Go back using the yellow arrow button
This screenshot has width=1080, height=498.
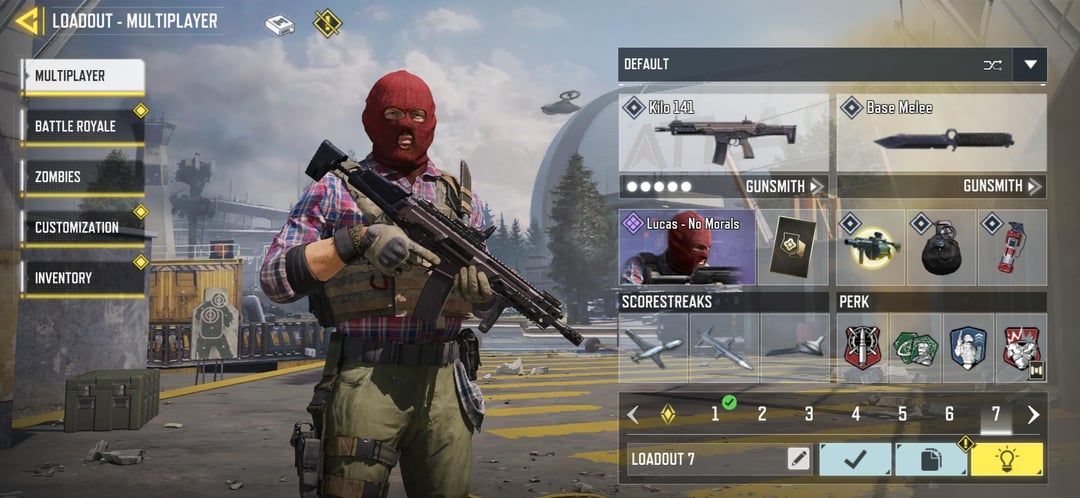[x=28, y=21]
